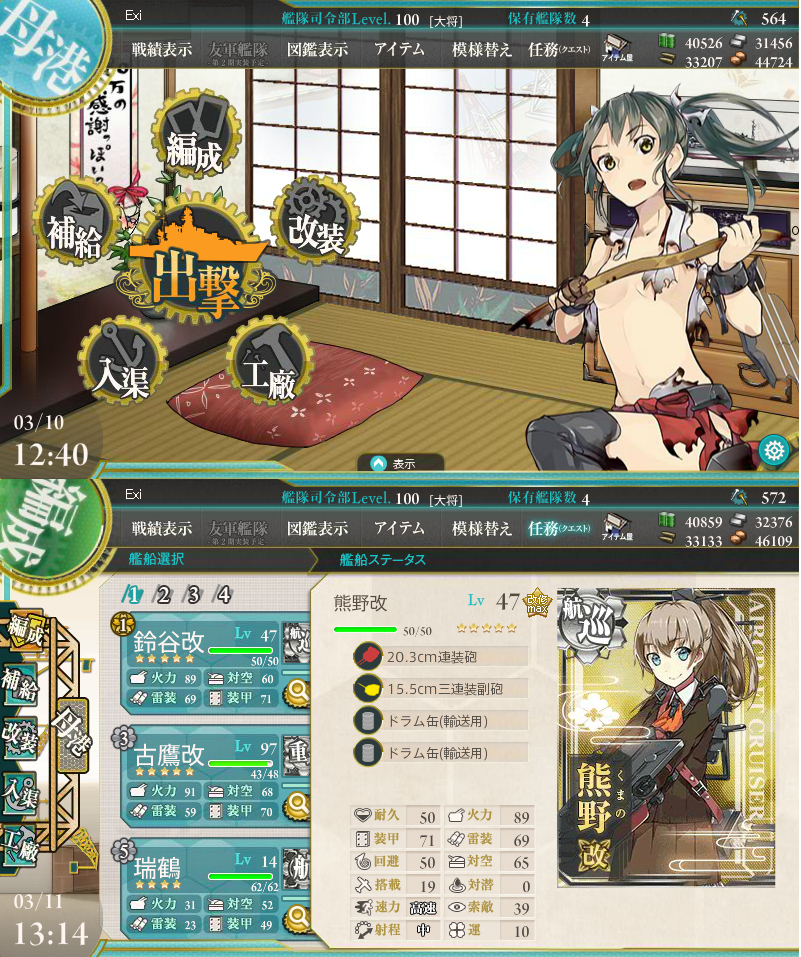Click the 表示 display toggle button
The height and width of the screenshot is (957, 801).
pos(394,463)
